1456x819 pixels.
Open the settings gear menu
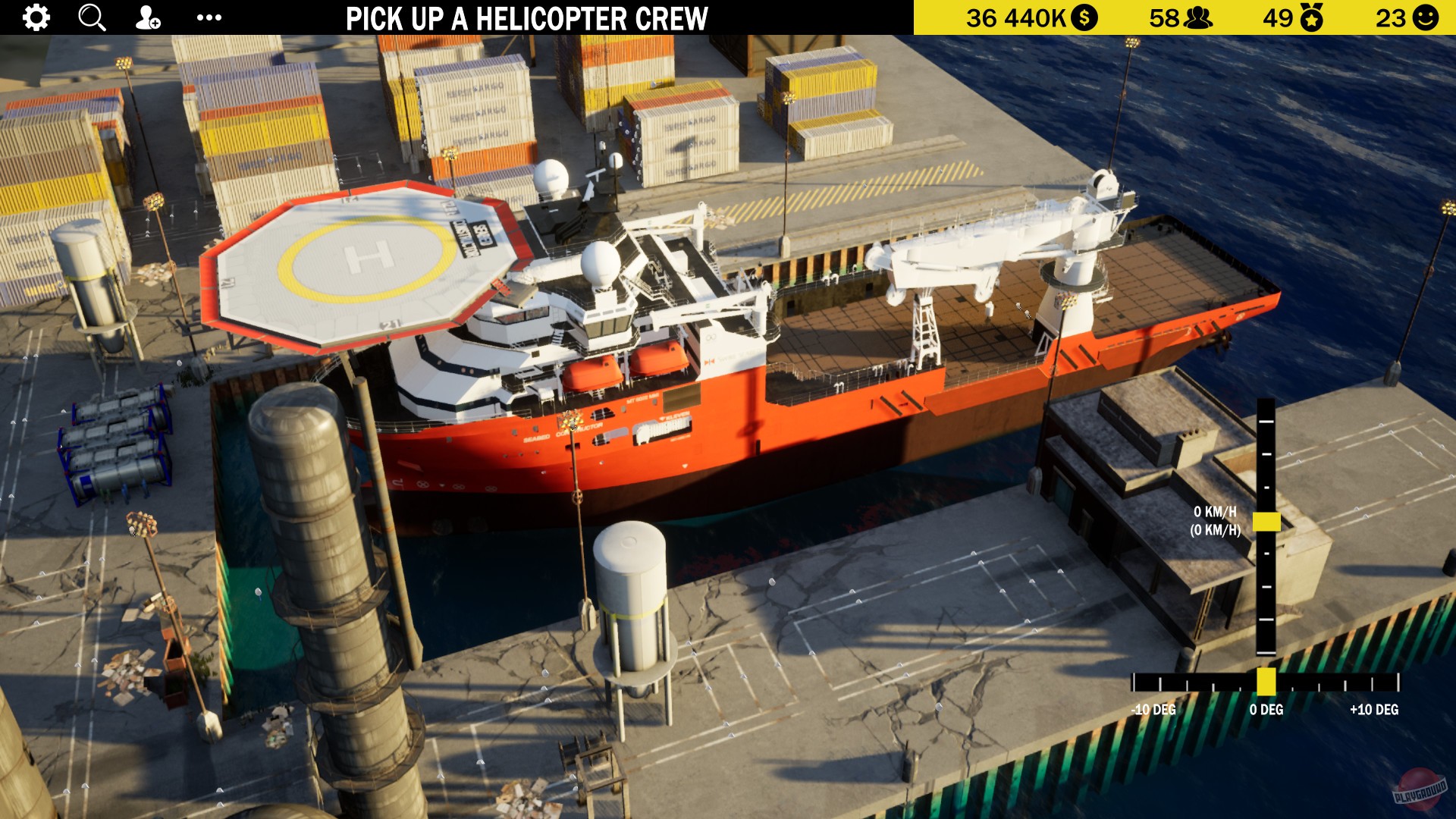pos(34,17)
